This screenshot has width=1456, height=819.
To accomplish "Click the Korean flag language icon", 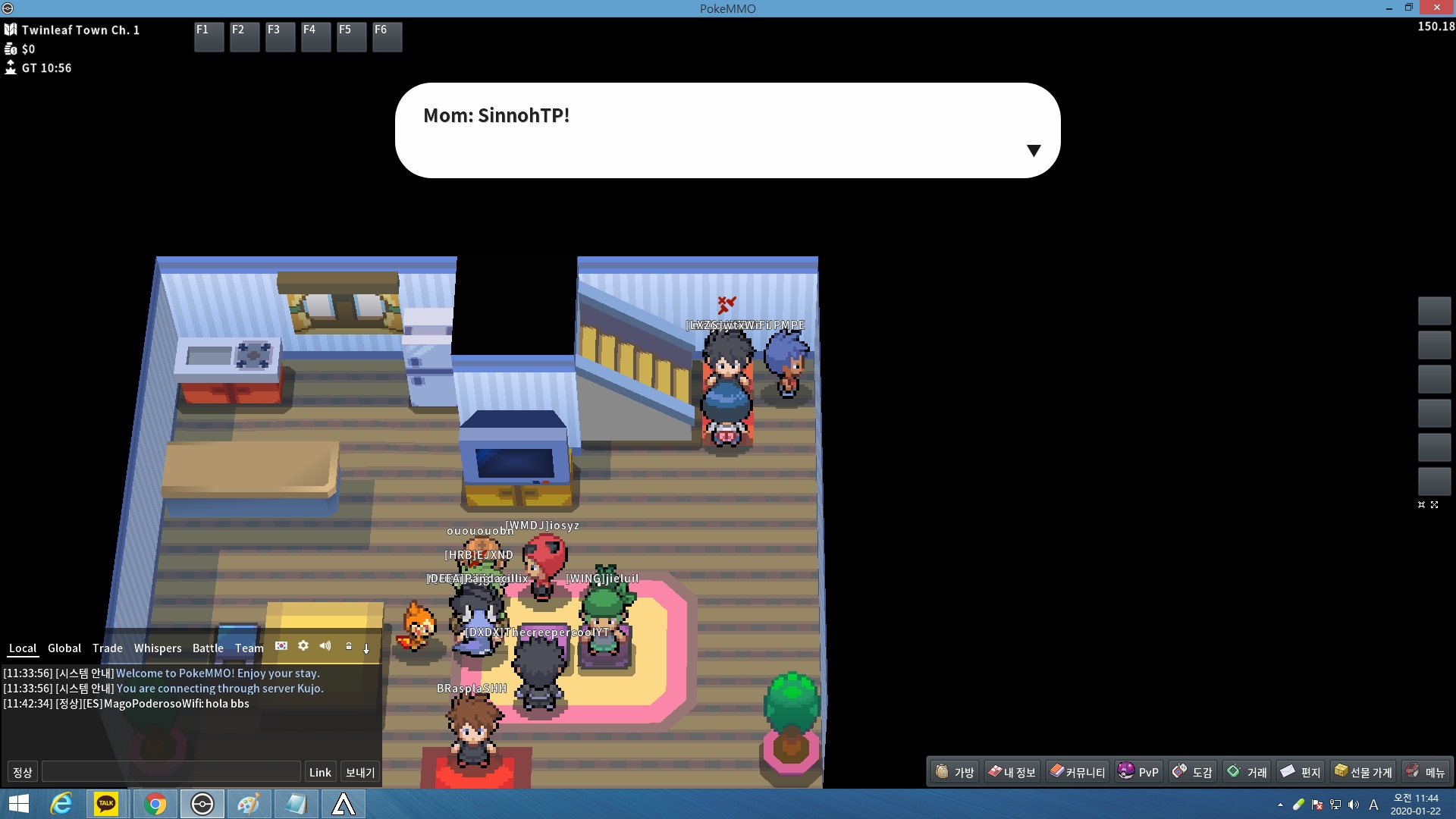I will [281, 646].
